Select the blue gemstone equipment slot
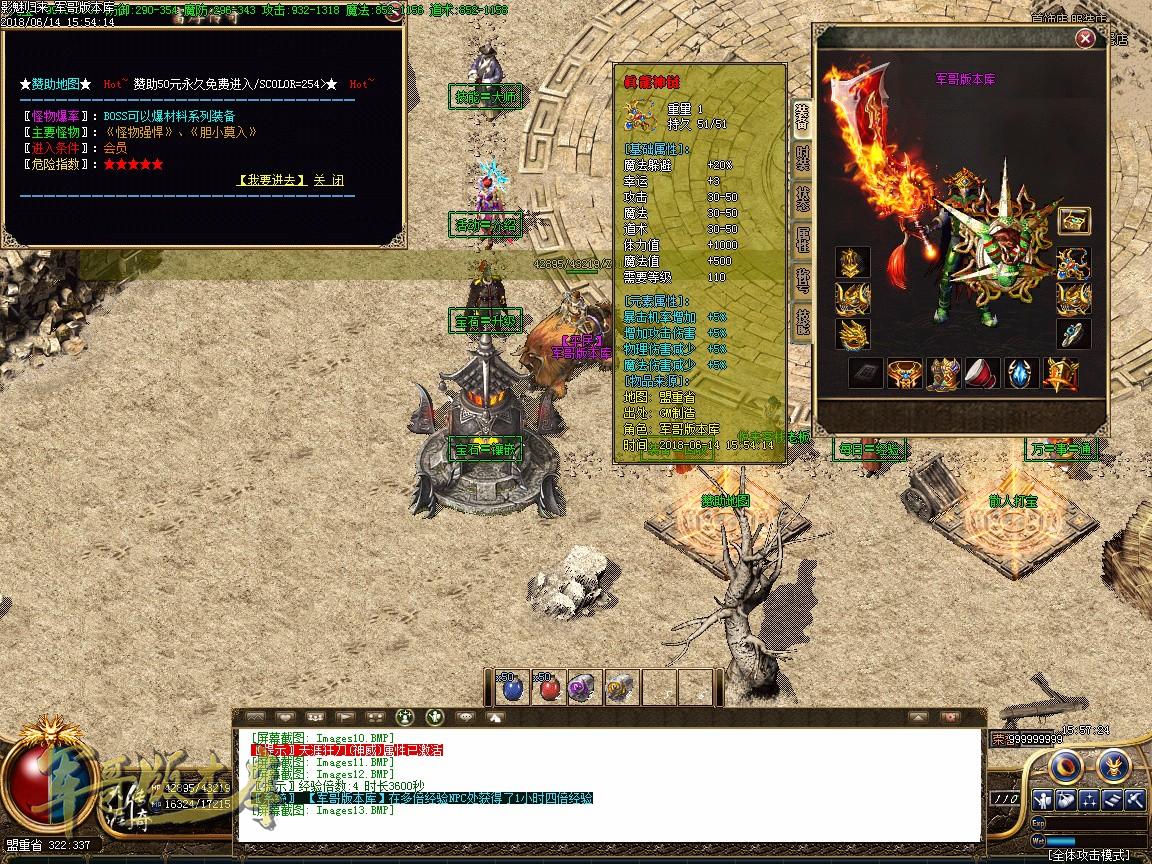 coord(1021,373)
